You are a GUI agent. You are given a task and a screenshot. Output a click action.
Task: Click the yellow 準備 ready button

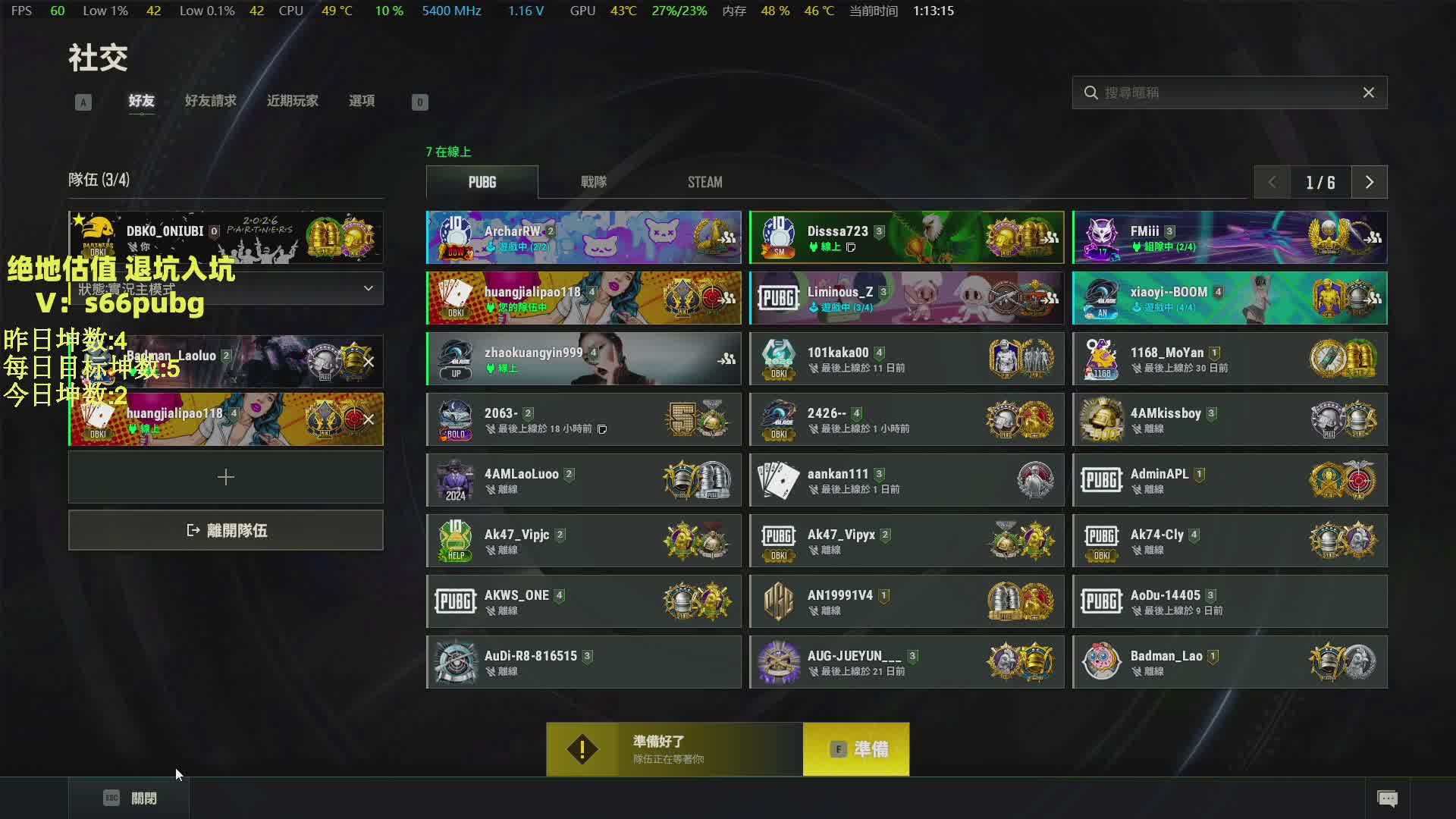[x=856, y=749]
